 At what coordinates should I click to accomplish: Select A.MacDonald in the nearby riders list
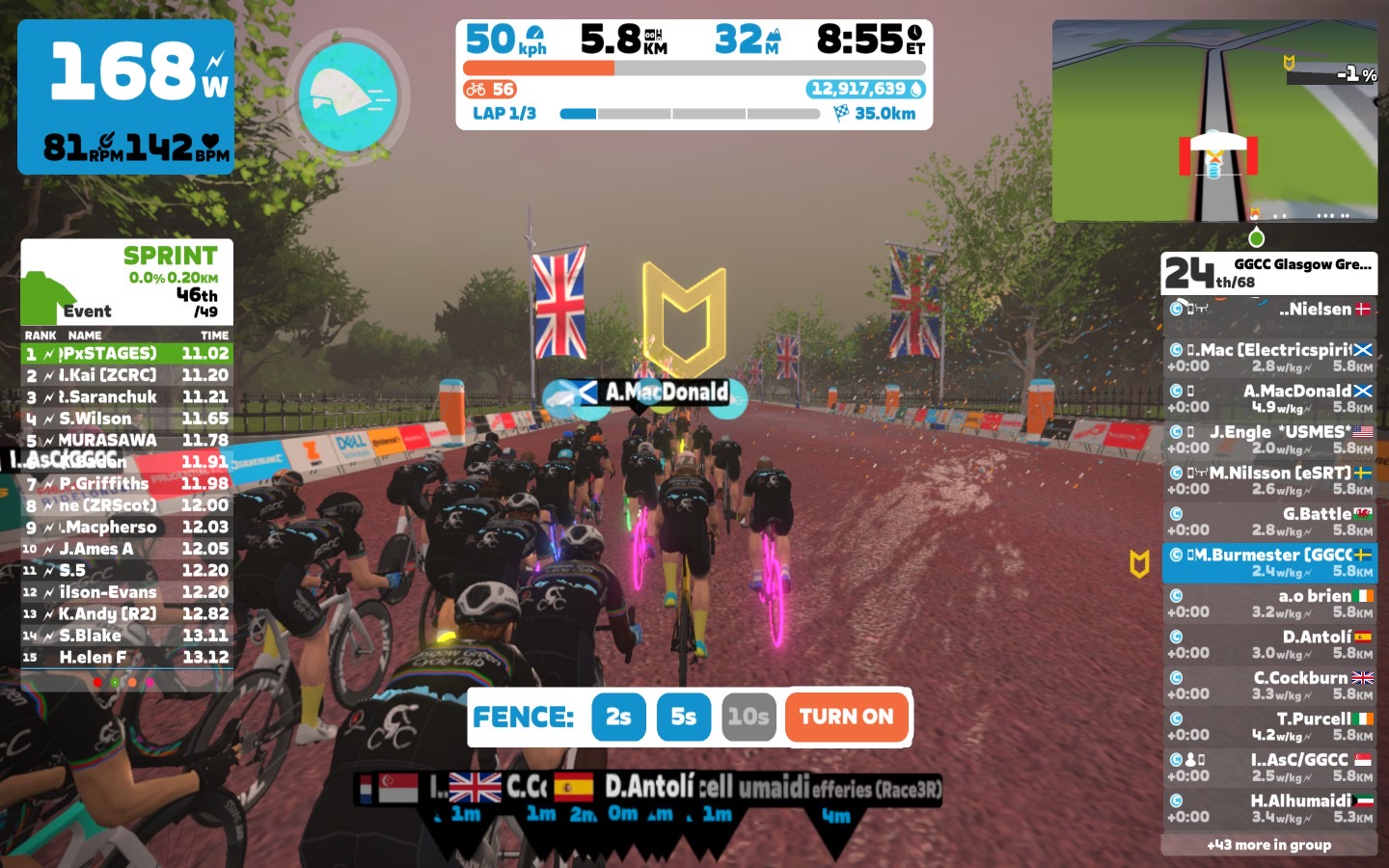(x=1269, y=398)
